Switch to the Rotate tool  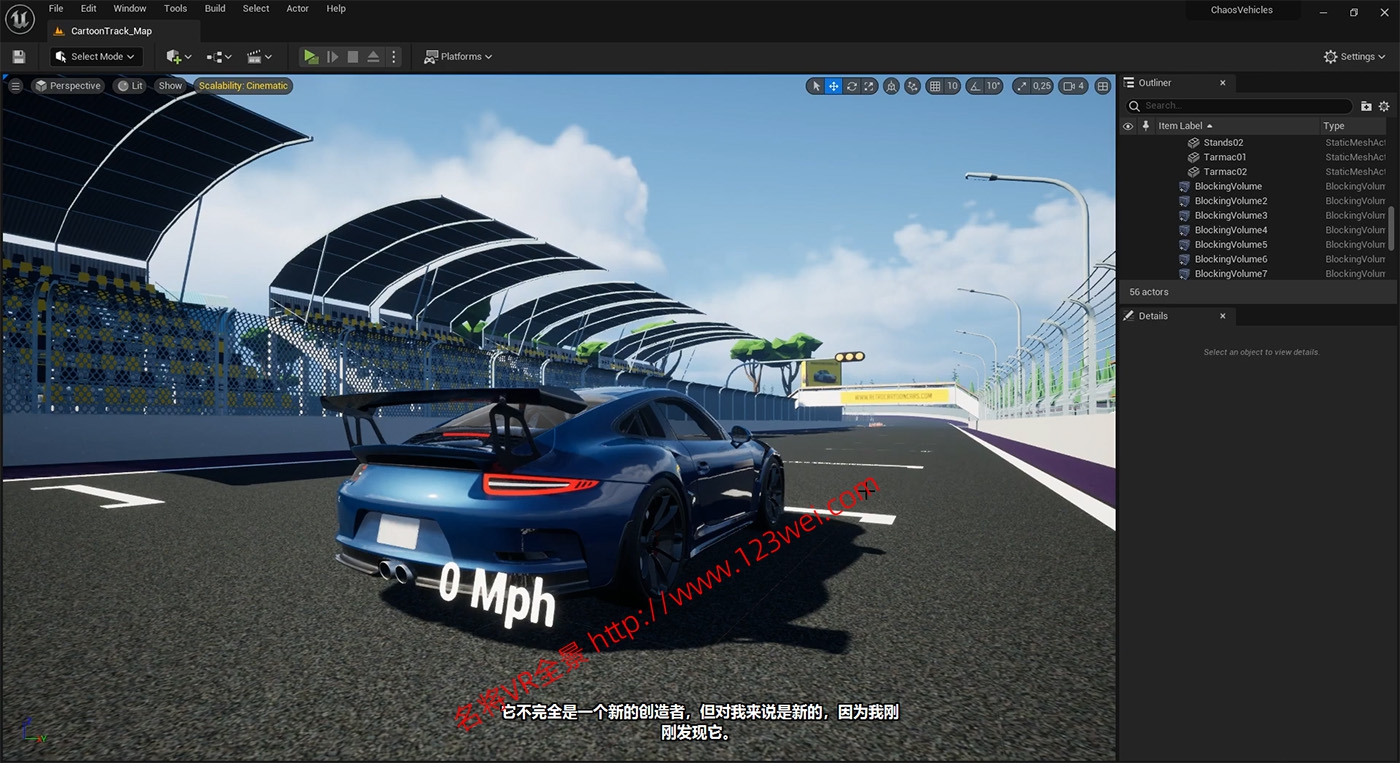[x=852, y=86]
